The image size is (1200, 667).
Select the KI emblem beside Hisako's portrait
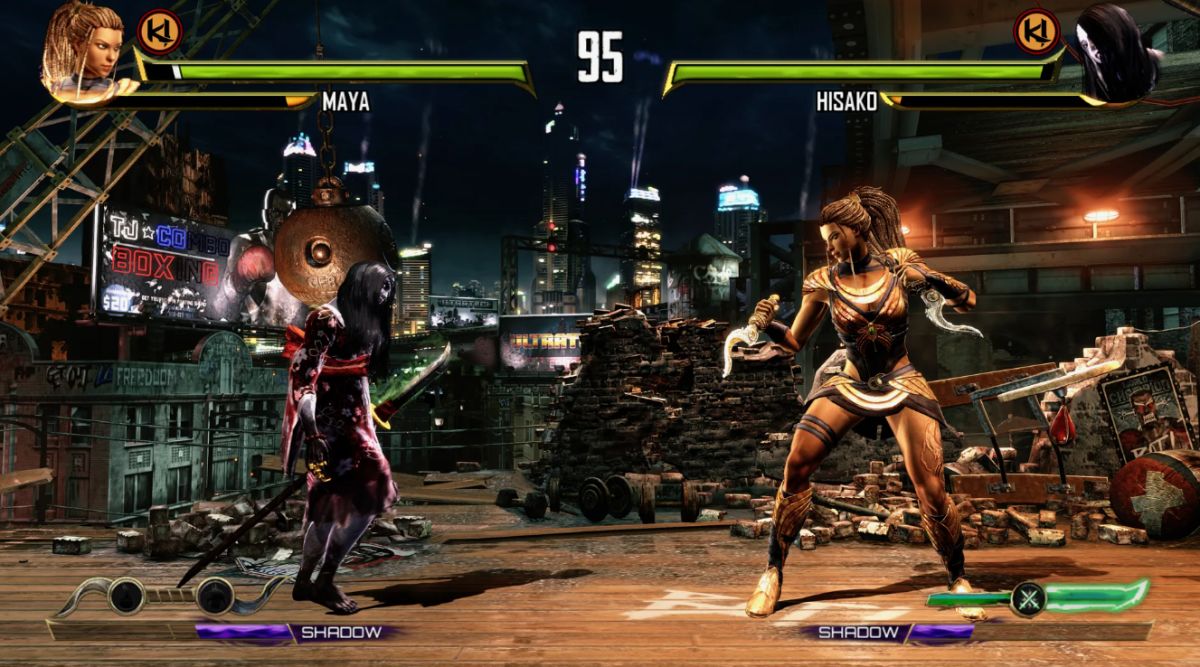coord(1037,31)
